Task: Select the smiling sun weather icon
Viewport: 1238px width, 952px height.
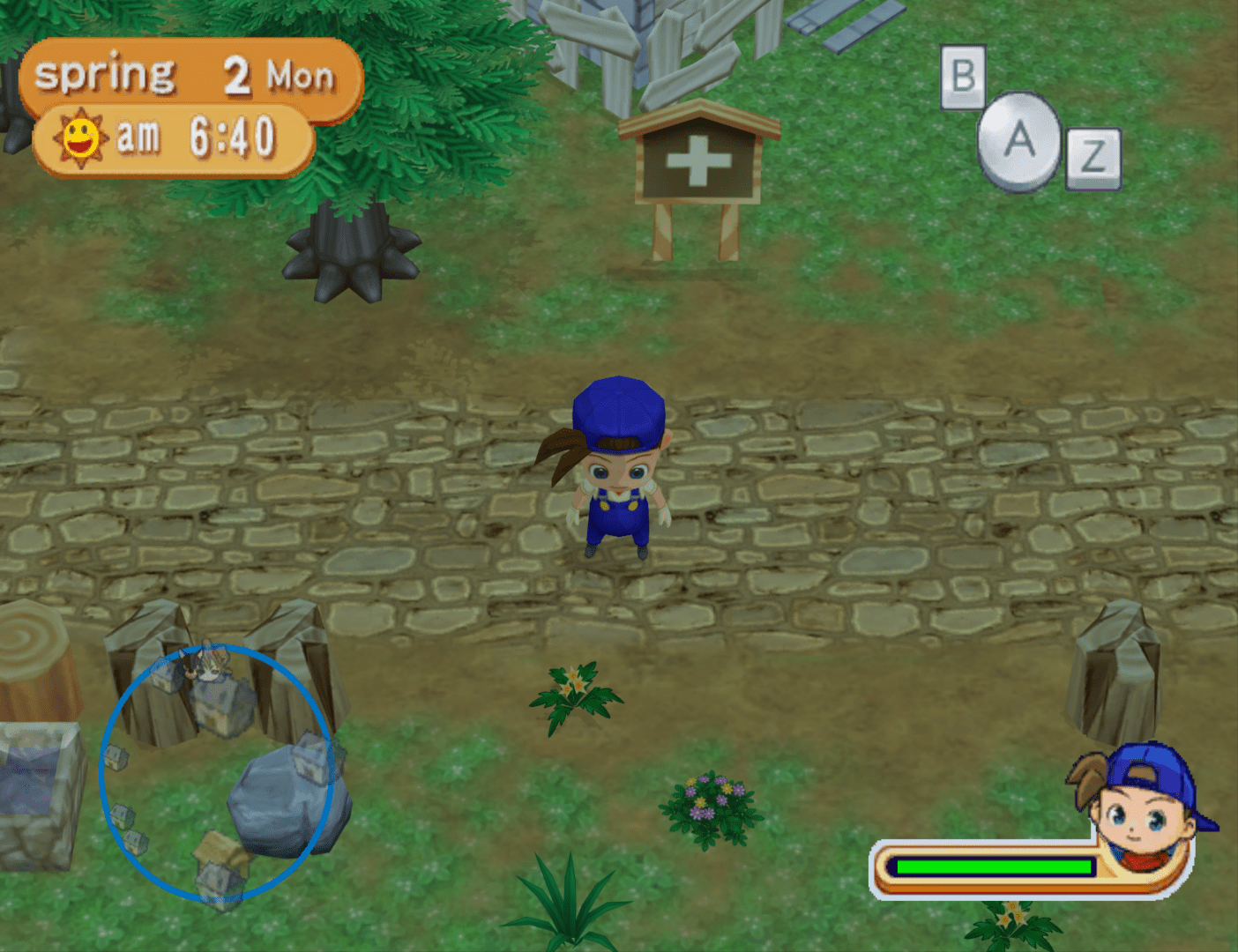Action: click(x=79, y=134)
